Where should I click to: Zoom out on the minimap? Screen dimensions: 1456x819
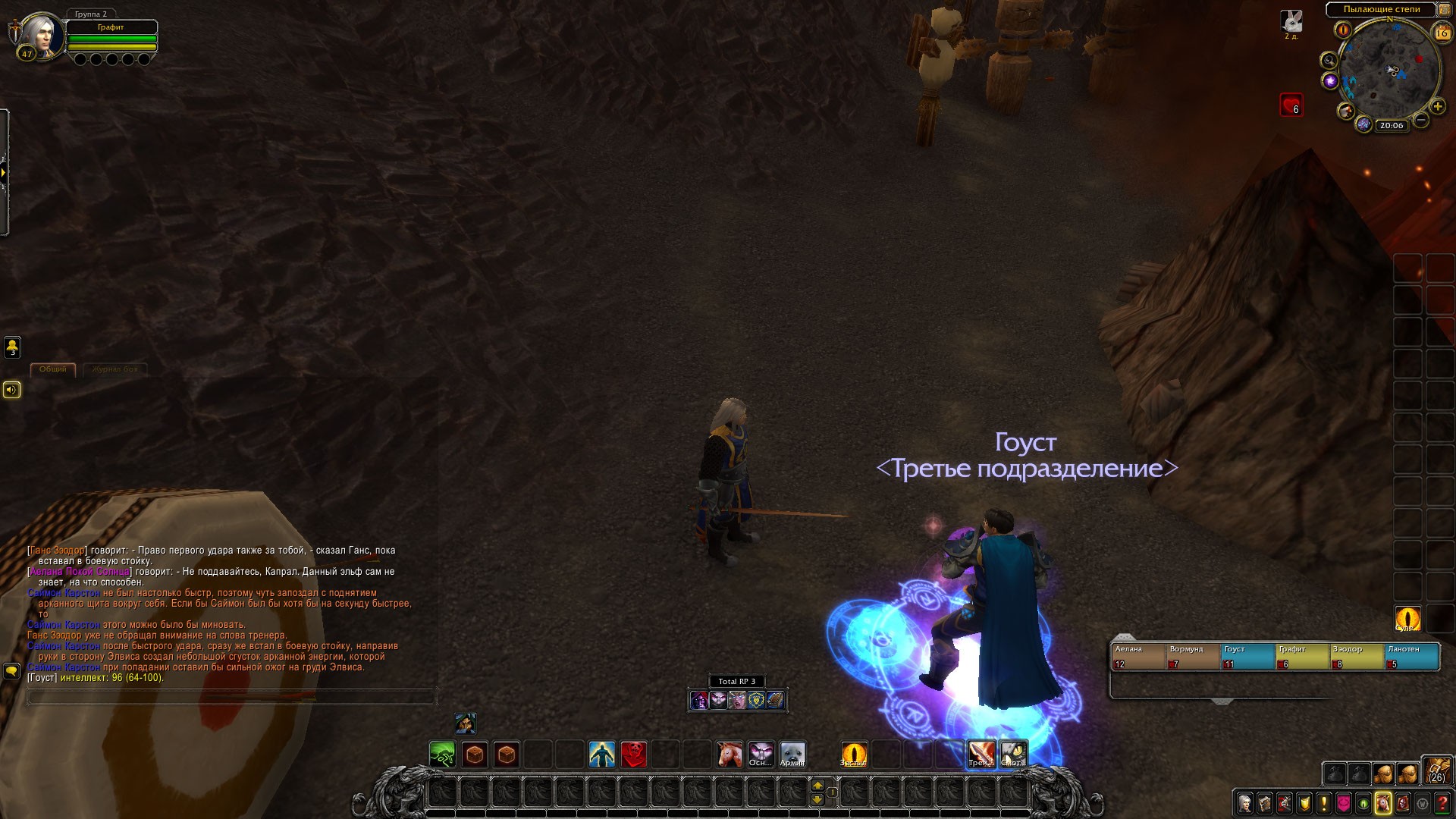pos(1422,120)
